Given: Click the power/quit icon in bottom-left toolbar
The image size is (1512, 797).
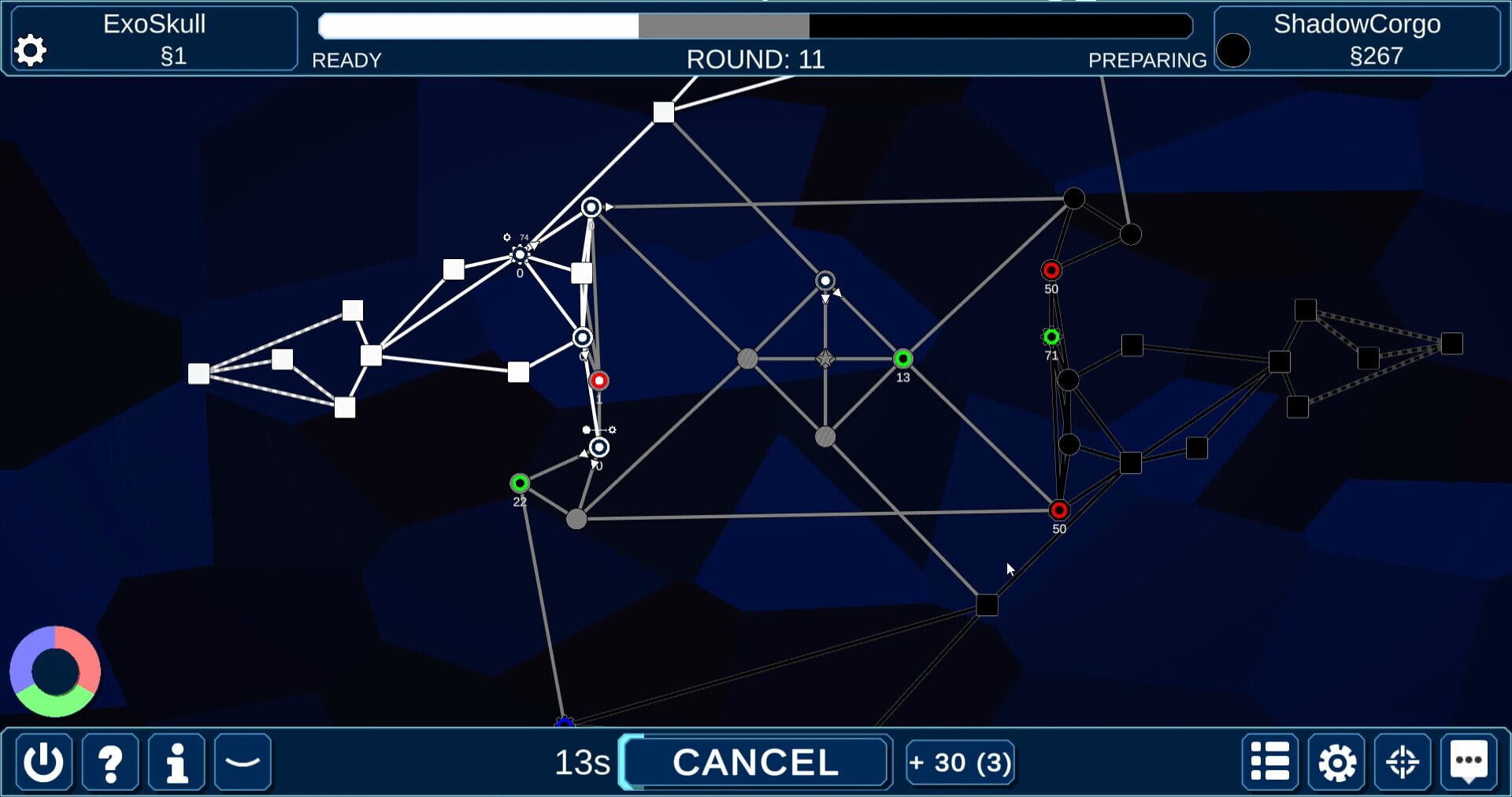Looking at the screenshot, I should click(x=43, y=762).
